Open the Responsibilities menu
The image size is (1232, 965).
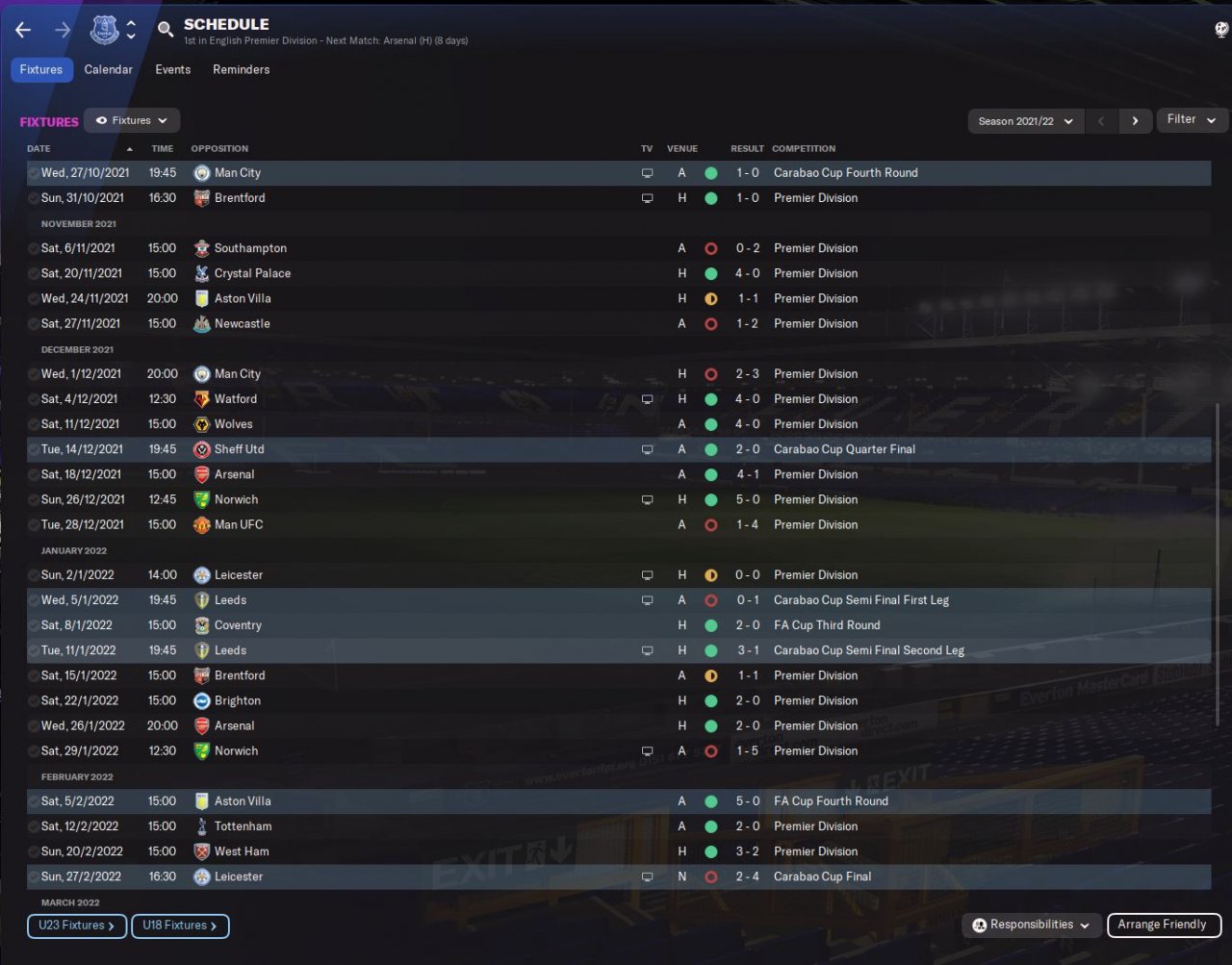click(x=1031, y=925)
